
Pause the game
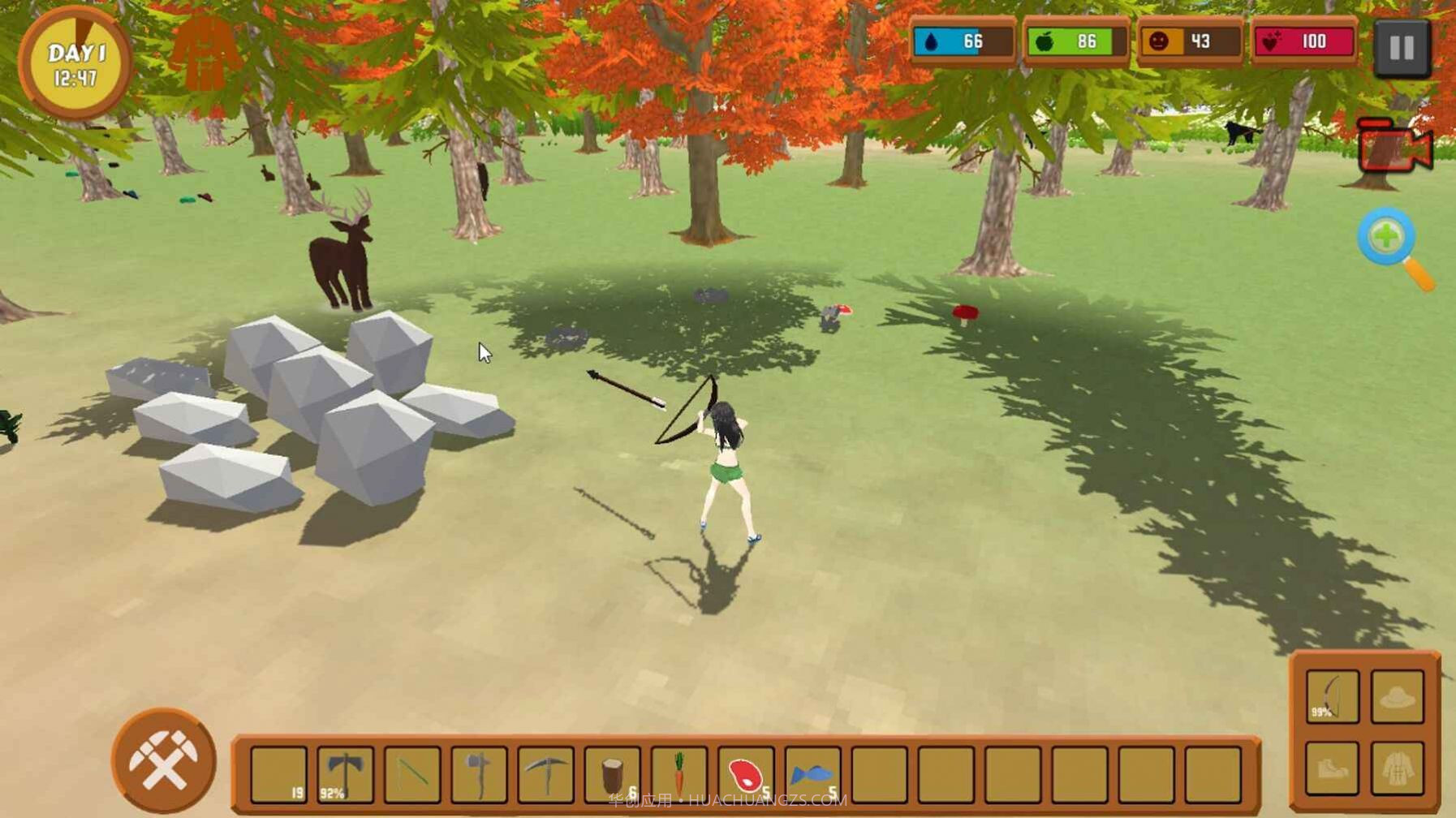pyautogui.click(x=1402, y=49)
